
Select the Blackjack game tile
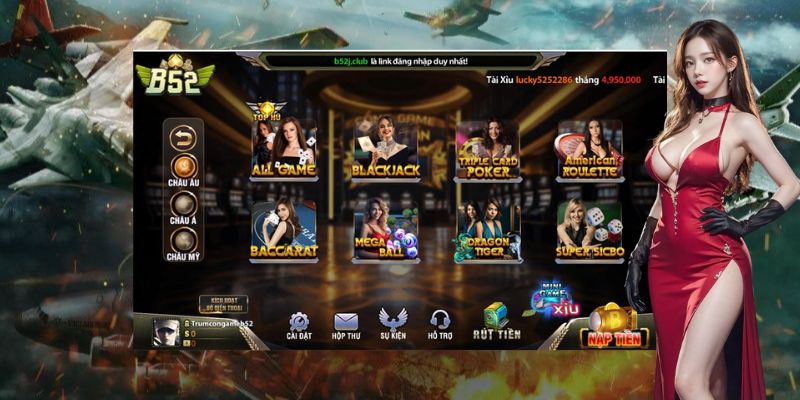tap(384, 148)
